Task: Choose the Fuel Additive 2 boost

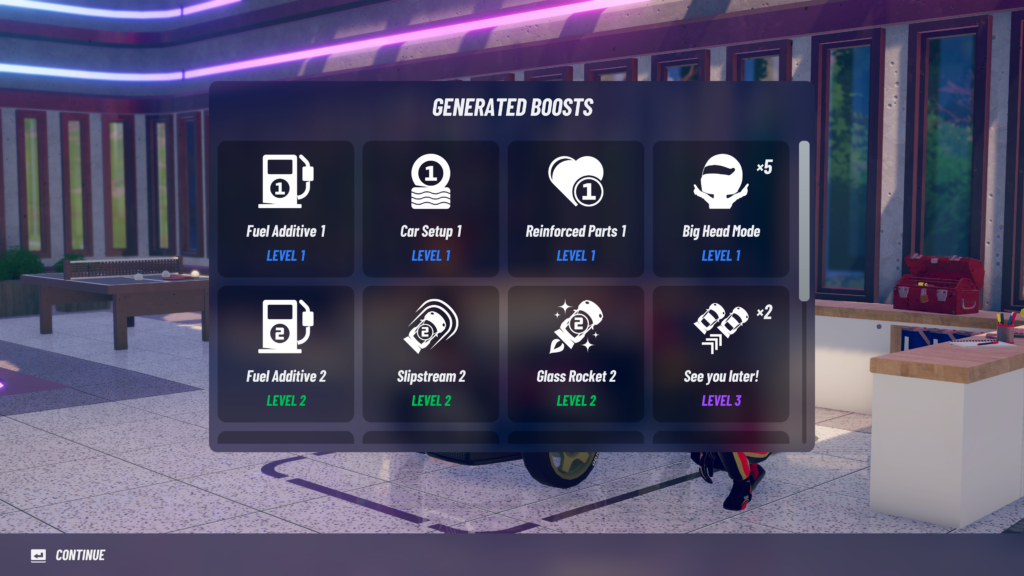Action: 286,354
